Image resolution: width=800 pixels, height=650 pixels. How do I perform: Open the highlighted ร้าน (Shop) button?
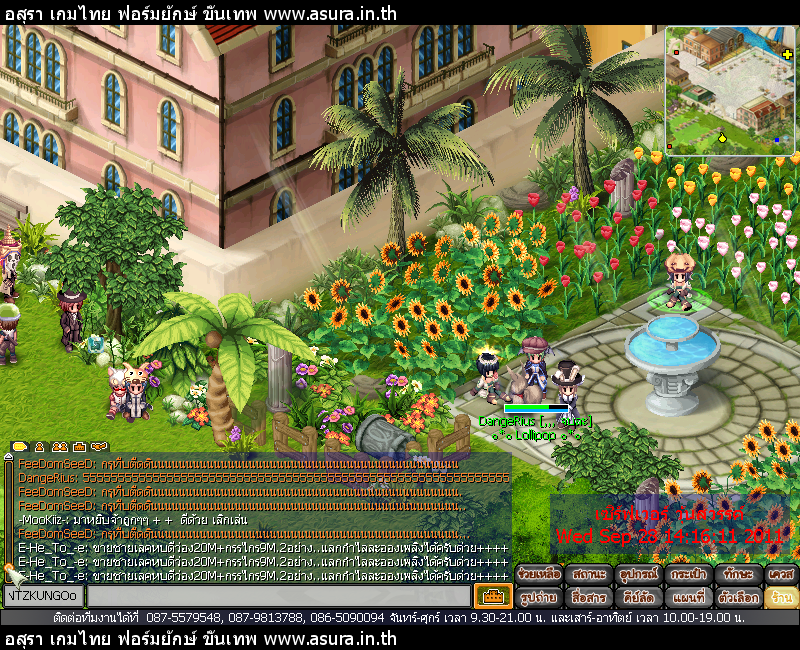click(781, 598)
